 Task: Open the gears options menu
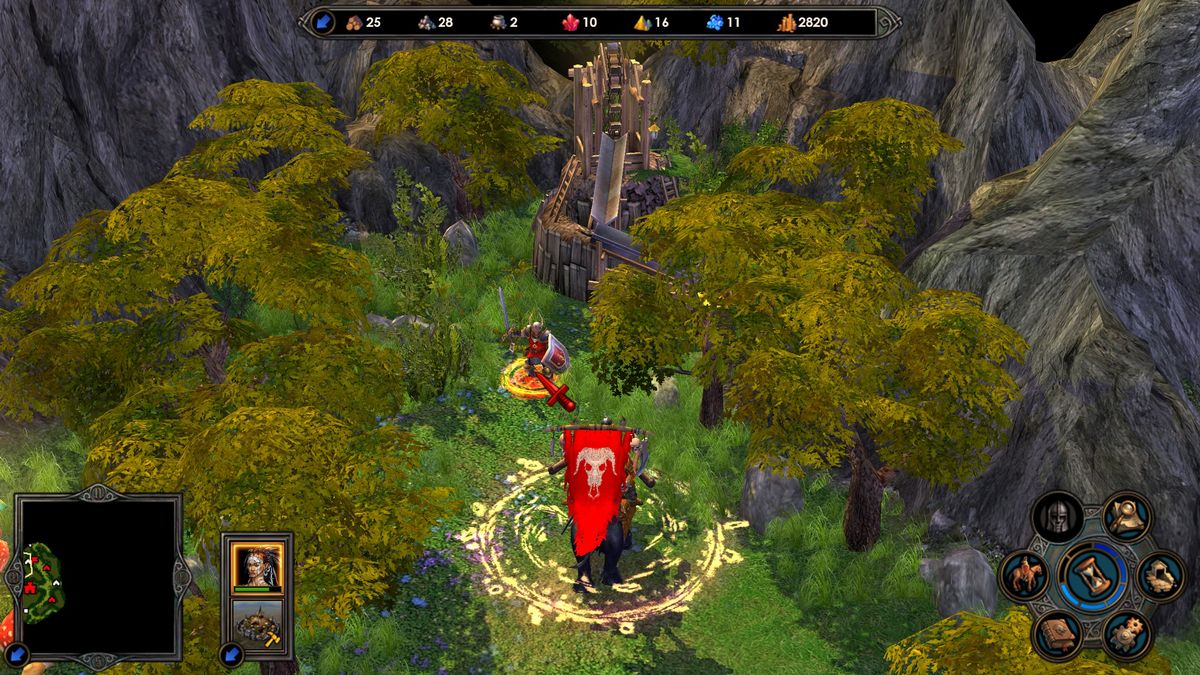tap(1128, 636)
